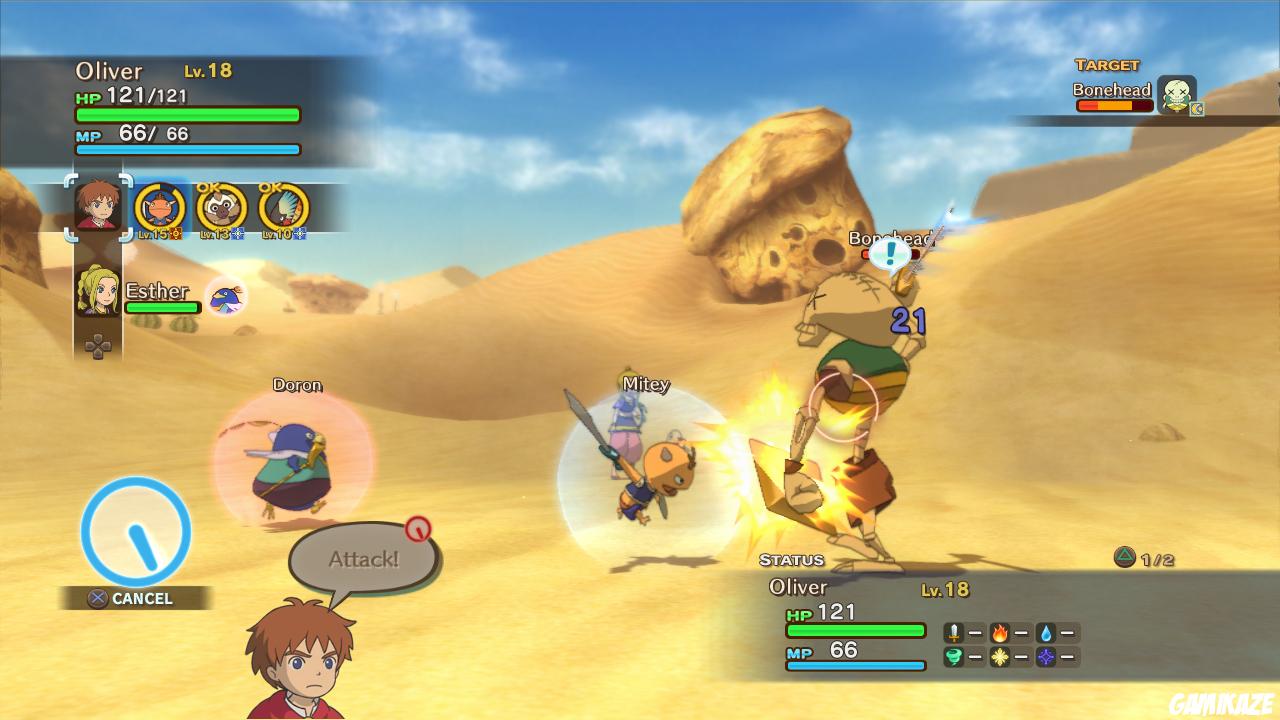Click the dark element star icon
The height and width of the screenshot is (720, 1280).
pyautogui.click(x=1048, y=658)
